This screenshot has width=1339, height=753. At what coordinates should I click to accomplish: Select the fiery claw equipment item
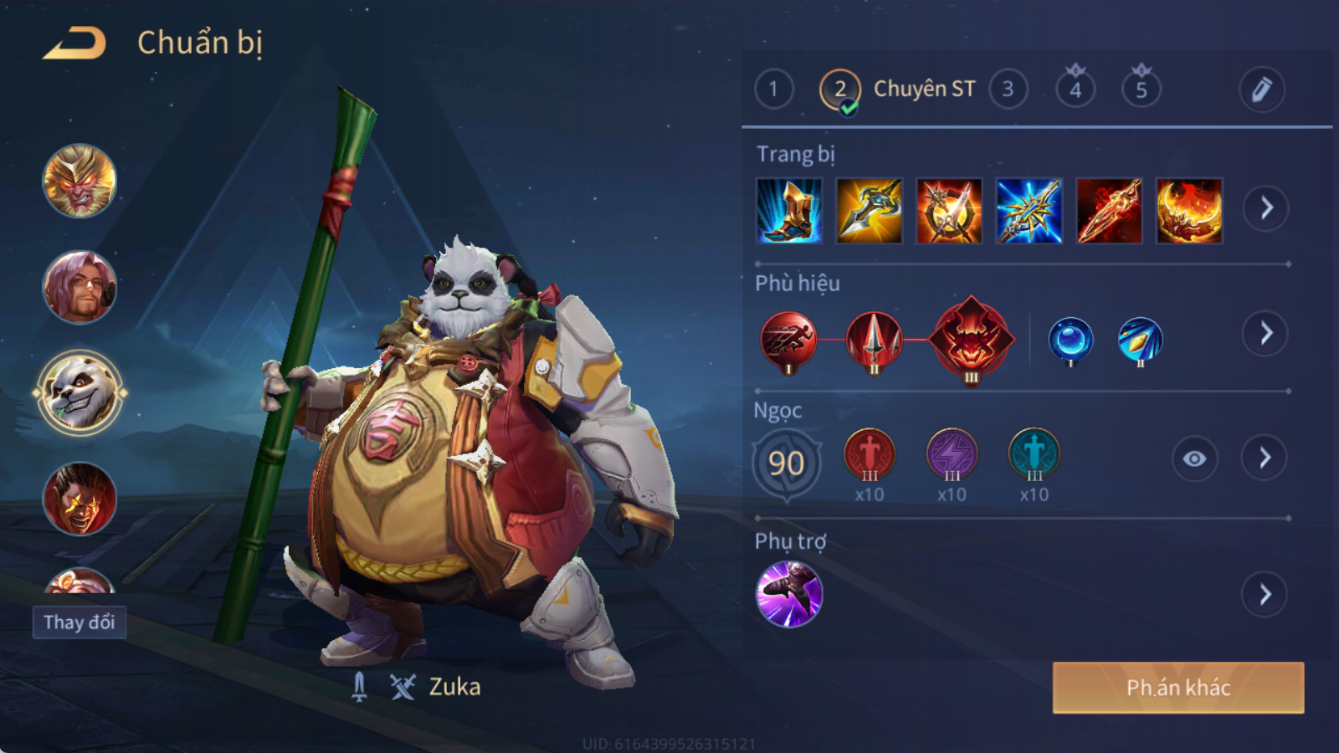tap(1189, 211)
